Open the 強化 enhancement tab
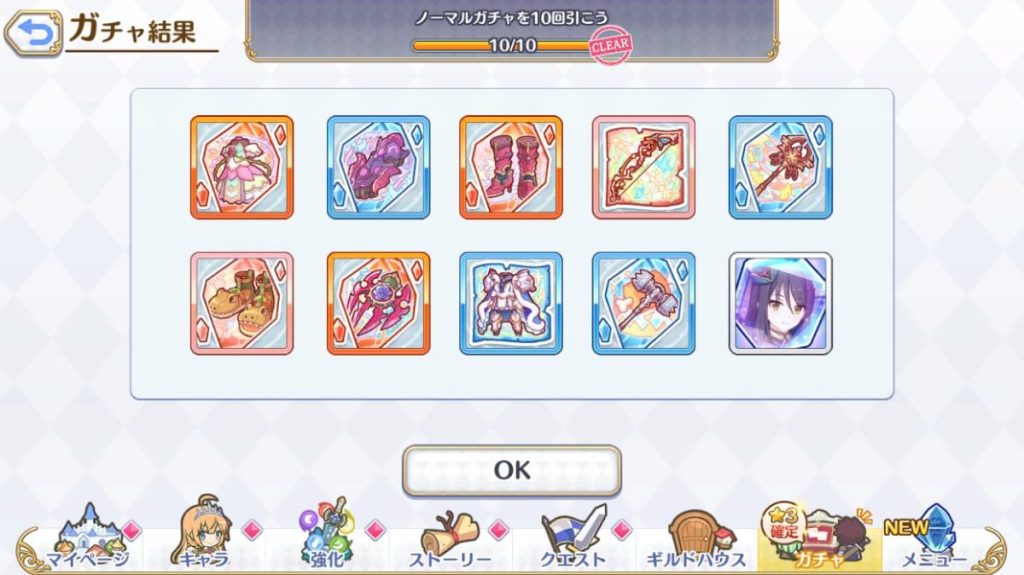The image size is (1024, 575). 329,538
